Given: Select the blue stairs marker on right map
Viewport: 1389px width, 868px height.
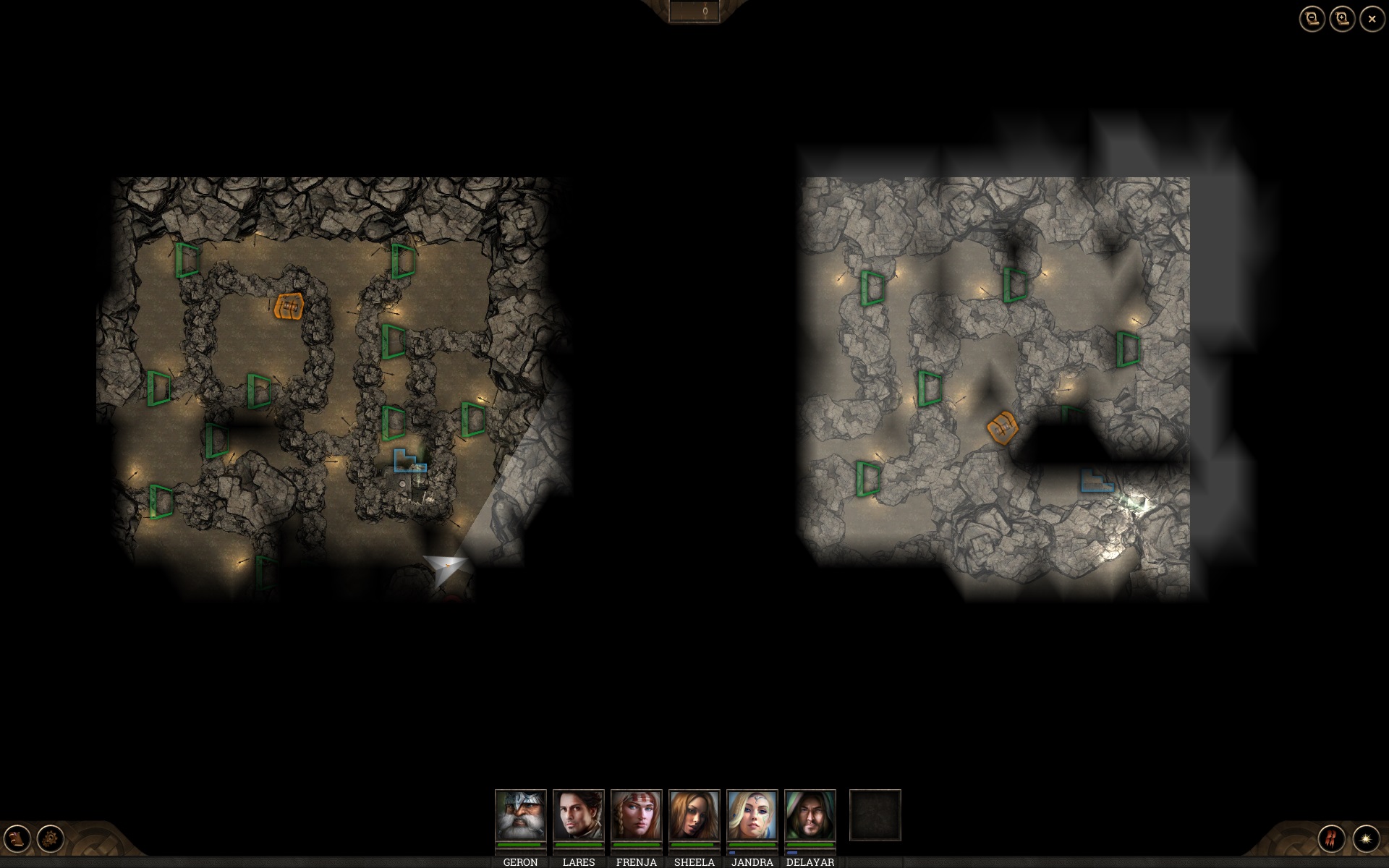Looking at the screenshot, I should tap(1096, 481).
